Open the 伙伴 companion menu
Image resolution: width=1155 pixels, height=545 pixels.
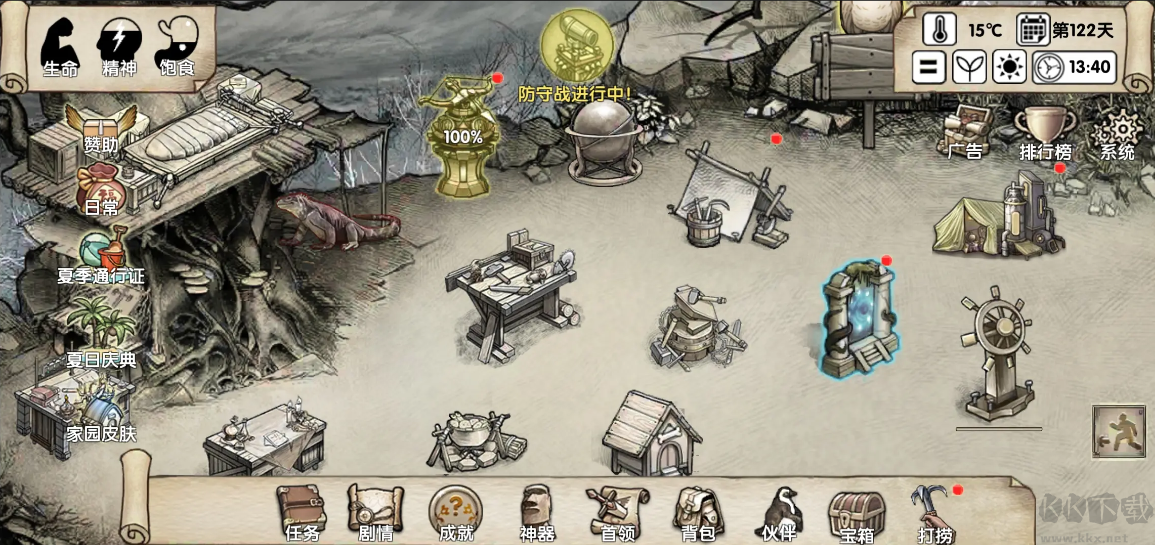(x=778, y=510)
